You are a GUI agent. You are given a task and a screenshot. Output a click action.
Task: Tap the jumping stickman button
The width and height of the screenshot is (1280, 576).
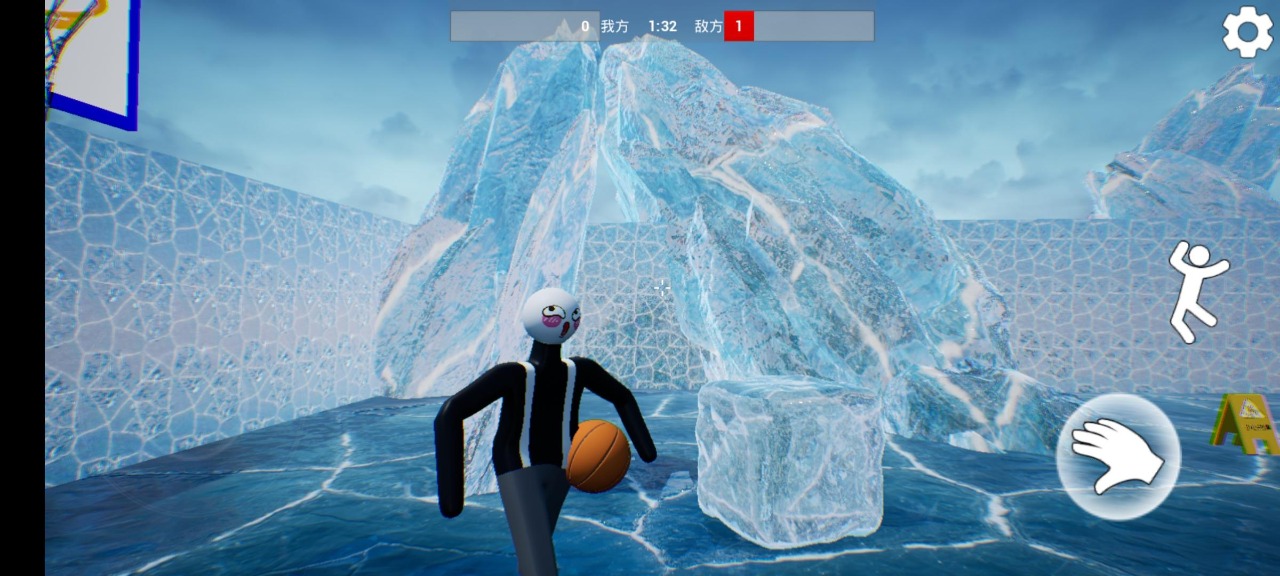(1195, 290)
